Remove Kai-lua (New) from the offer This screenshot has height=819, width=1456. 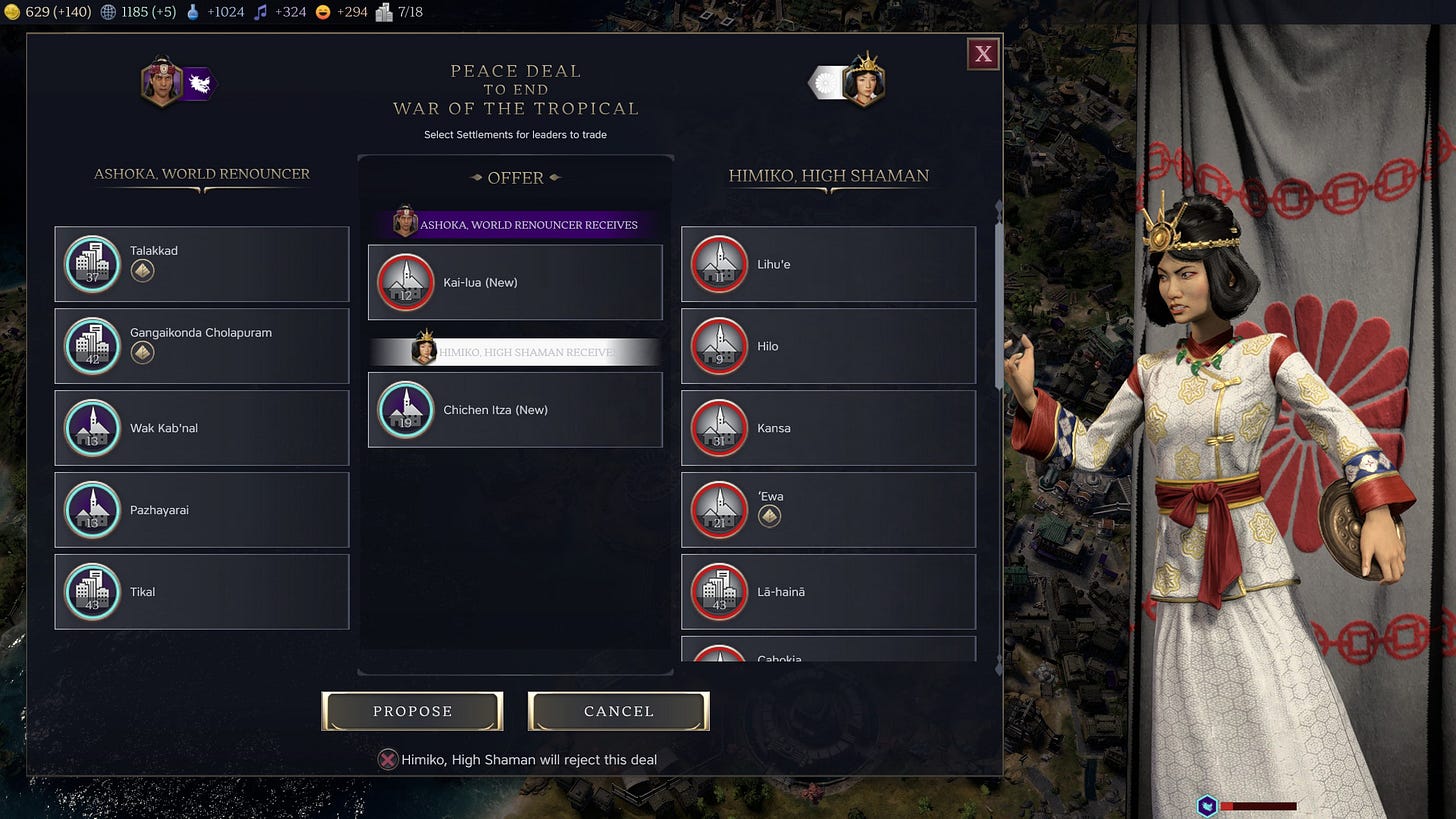(x=515, y=282)
